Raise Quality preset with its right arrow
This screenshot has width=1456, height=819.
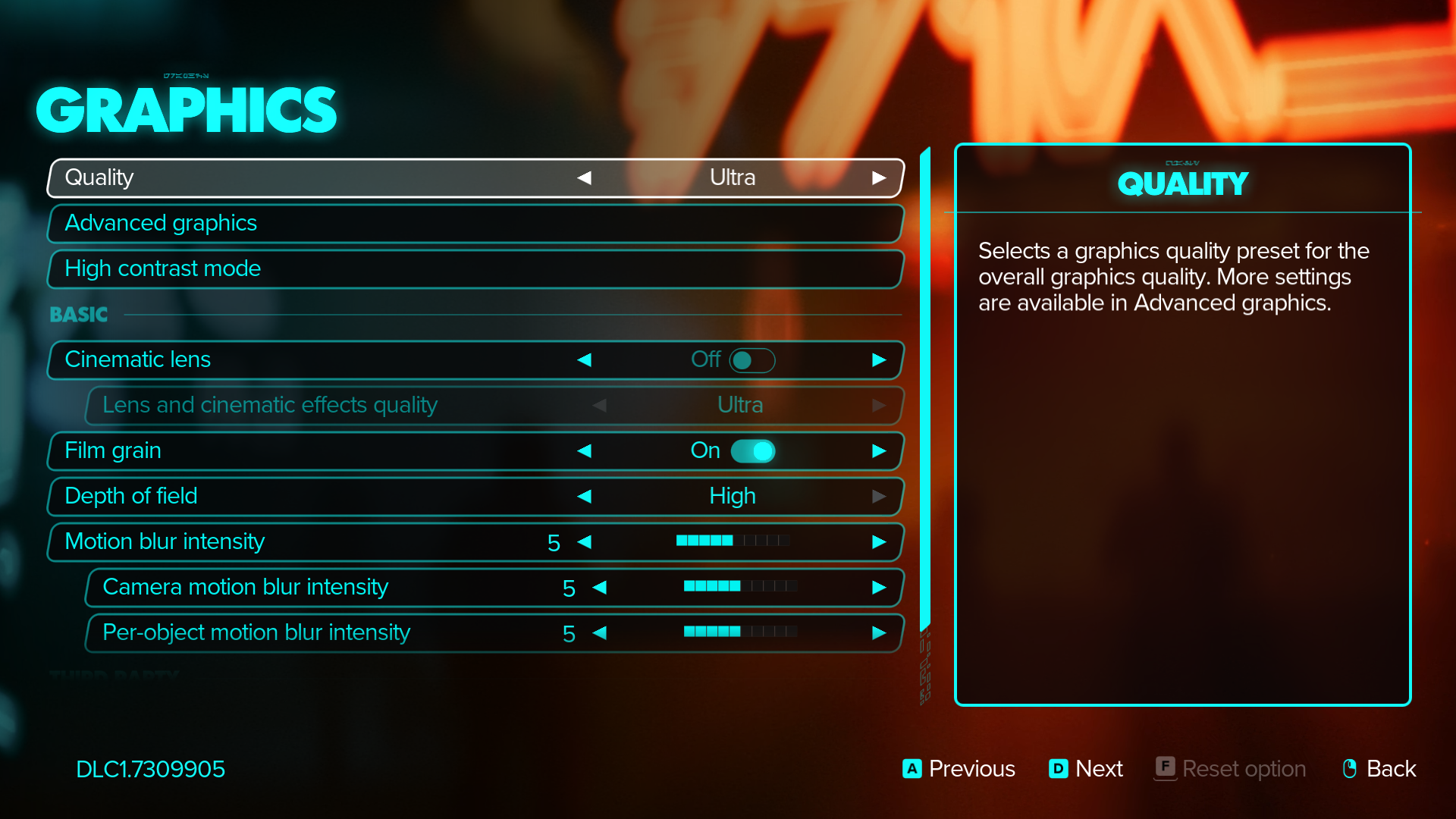pos(879,177)
